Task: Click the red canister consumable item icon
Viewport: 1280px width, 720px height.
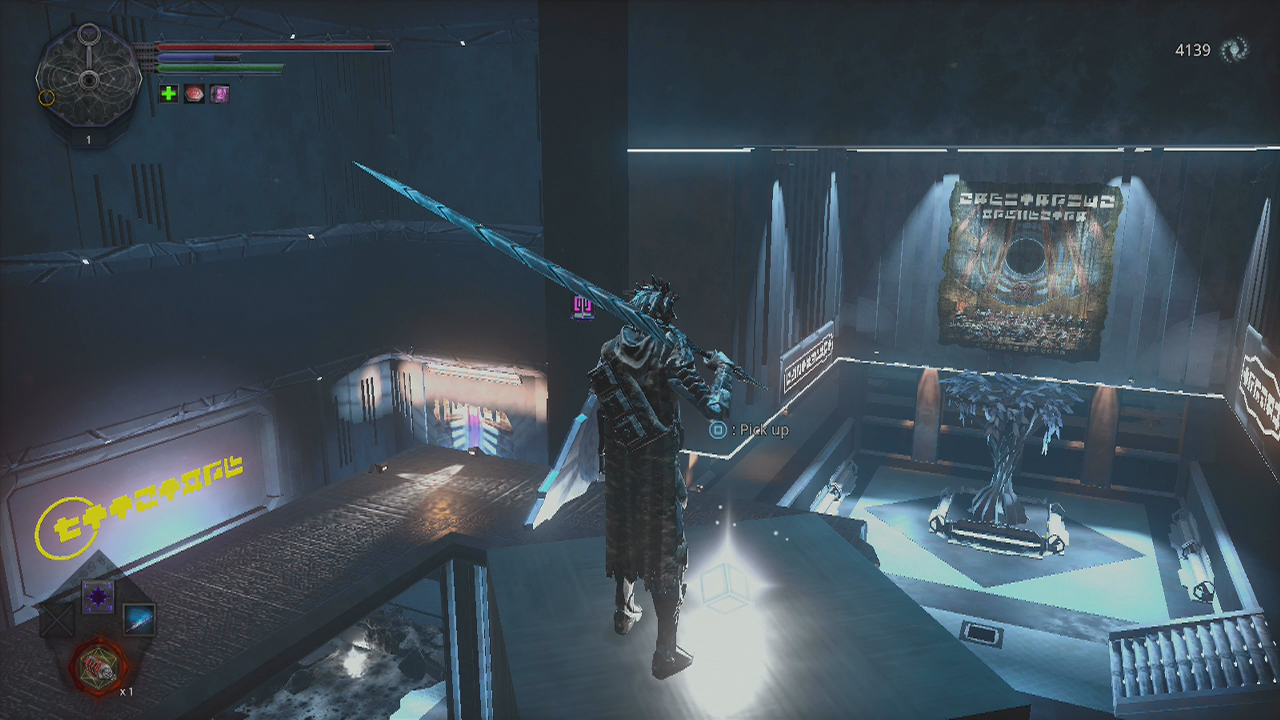Action: point(97,665)
